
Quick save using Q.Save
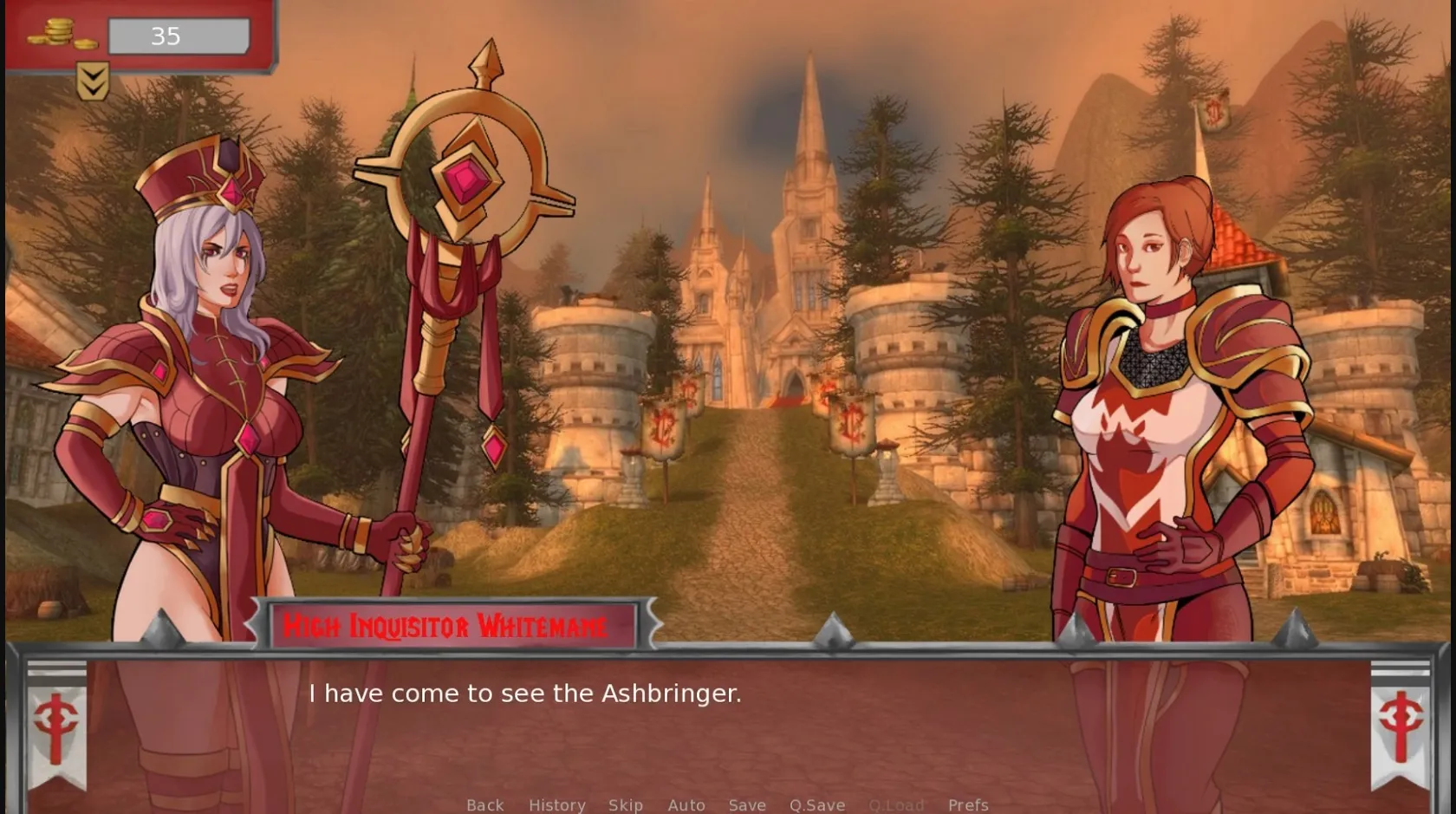click(816, 804)
